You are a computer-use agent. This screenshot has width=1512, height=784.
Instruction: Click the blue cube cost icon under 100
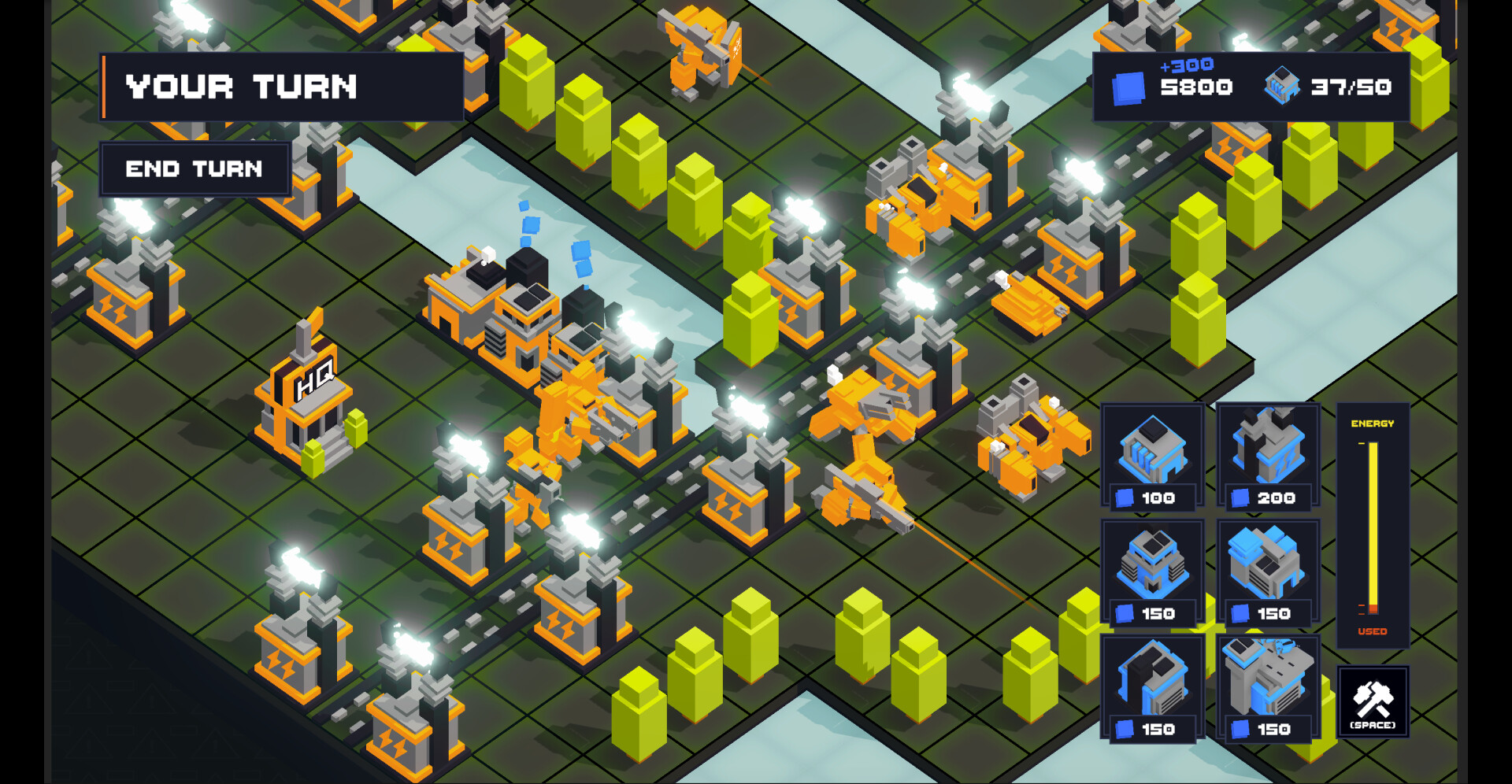[x=1125, y=498]
